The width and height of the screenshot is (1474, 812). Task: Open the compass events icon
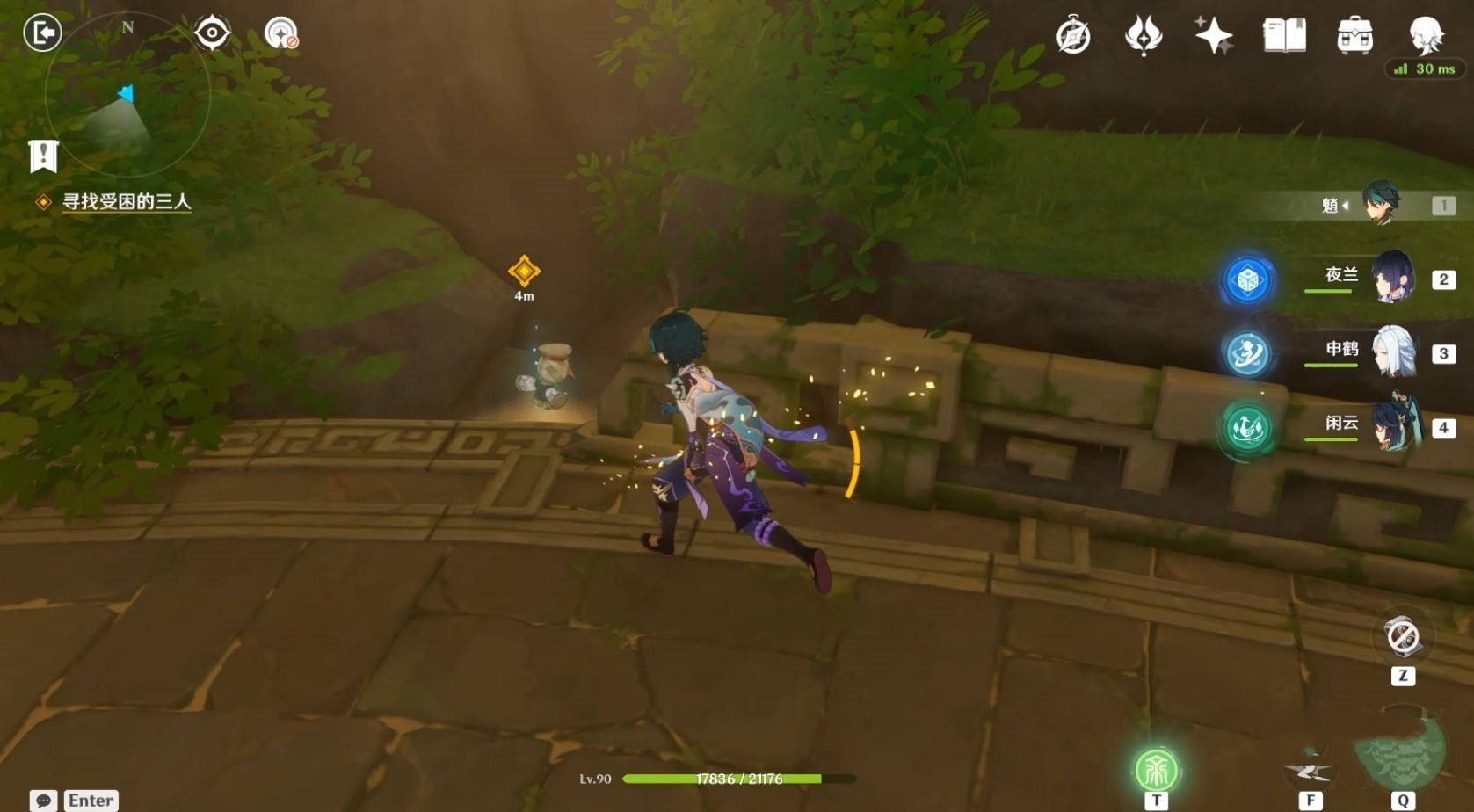pos(1073,37)
